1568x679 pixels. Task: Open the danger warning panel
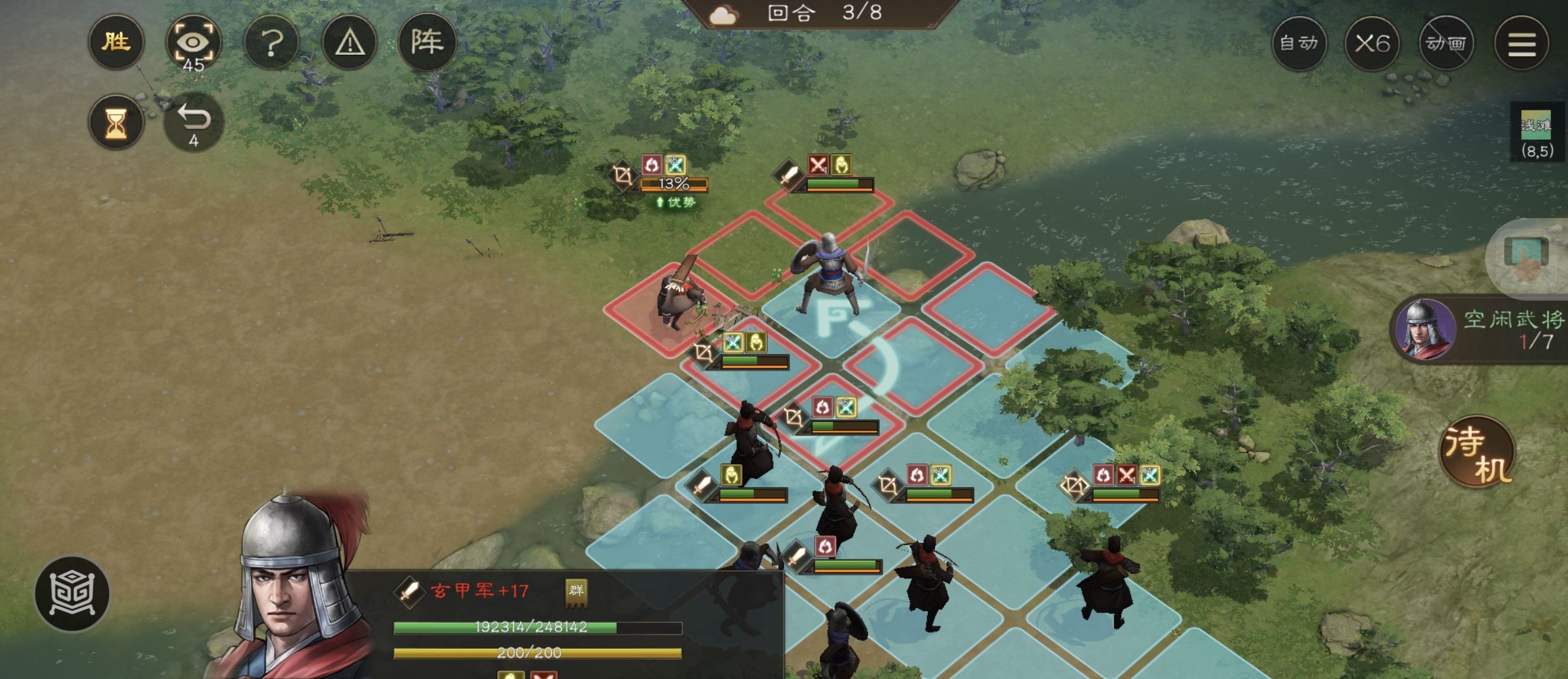(x=351, y=42)
